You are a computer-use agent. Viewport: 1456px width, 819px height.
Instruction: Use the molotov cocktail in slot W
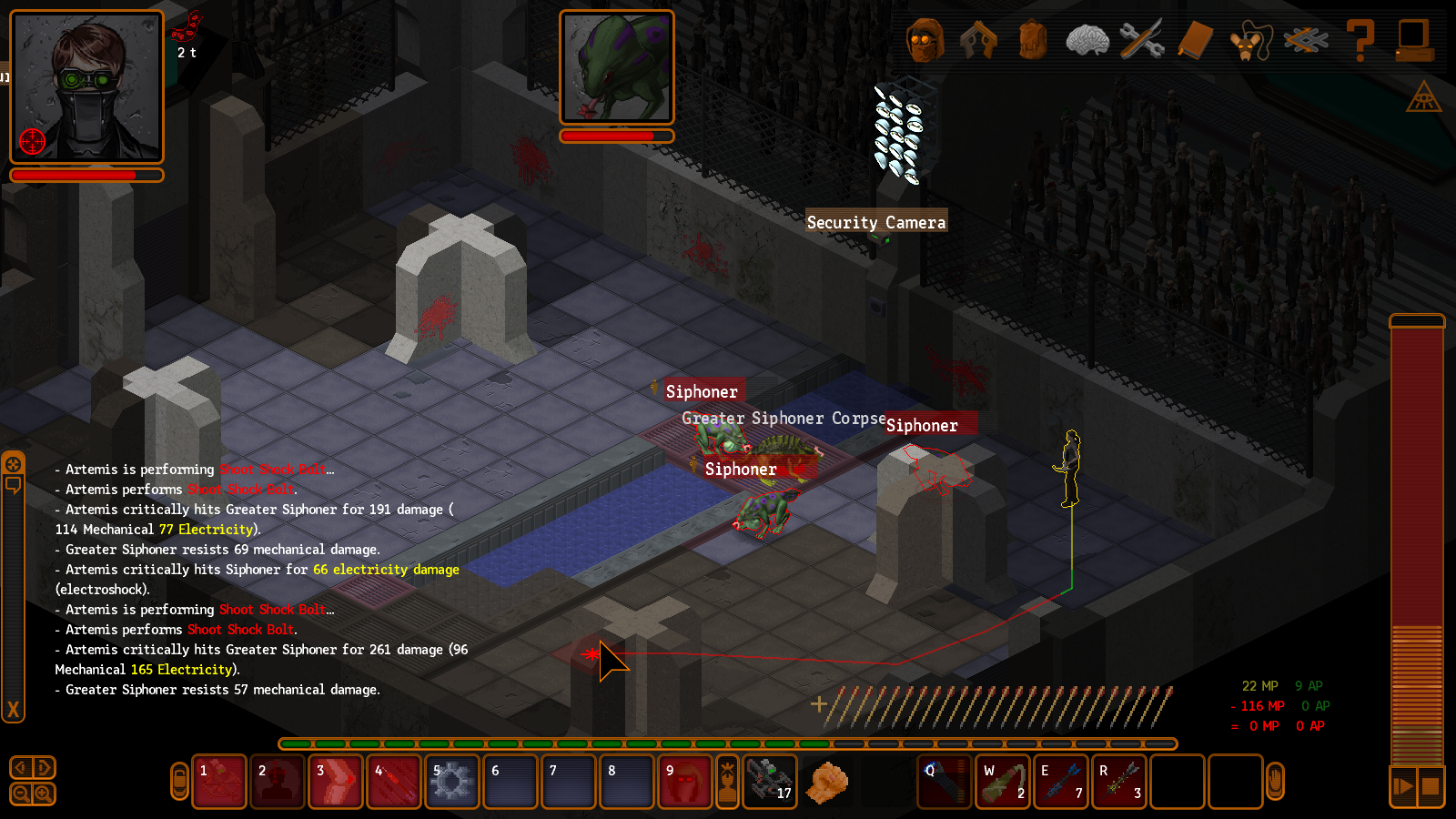coord(1004,782)
